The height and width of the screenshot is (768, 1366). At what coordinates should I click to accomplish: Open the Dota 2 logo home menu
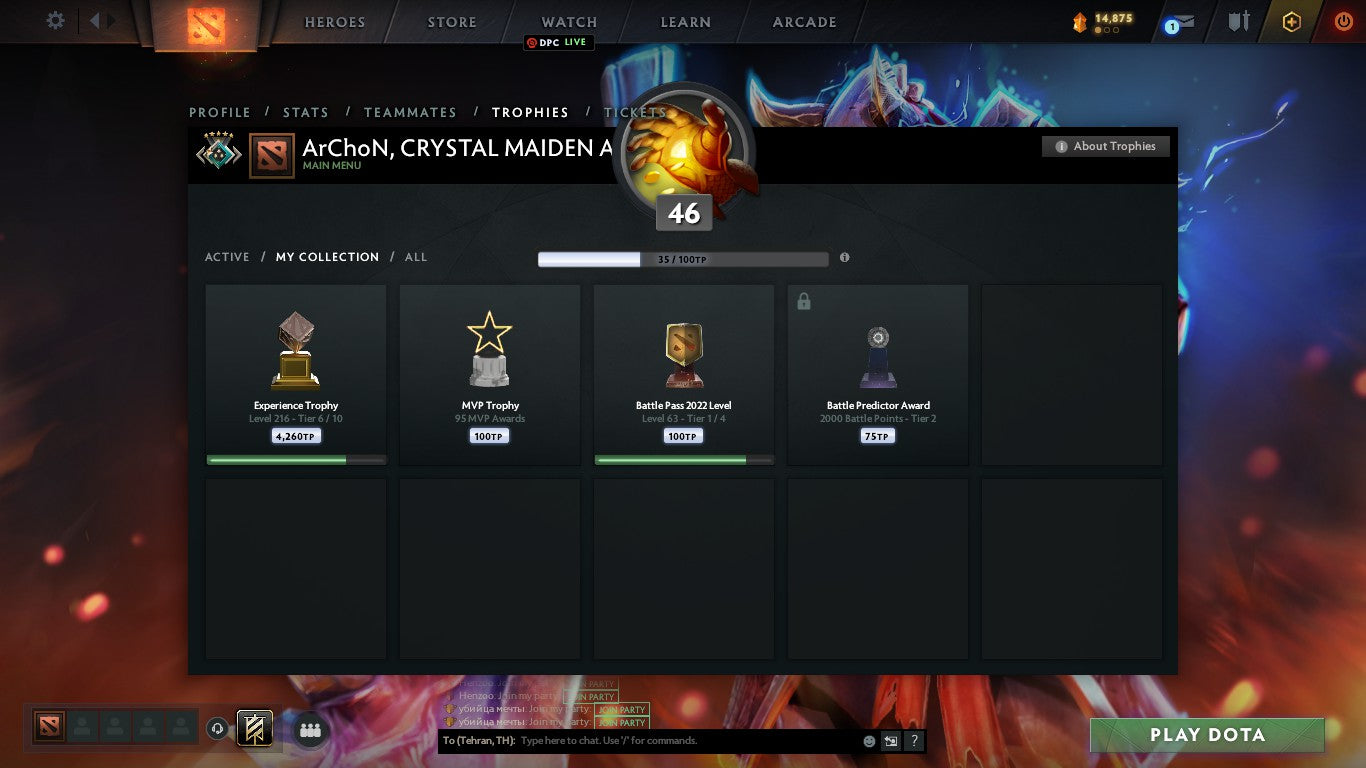(x=205, y=22)
